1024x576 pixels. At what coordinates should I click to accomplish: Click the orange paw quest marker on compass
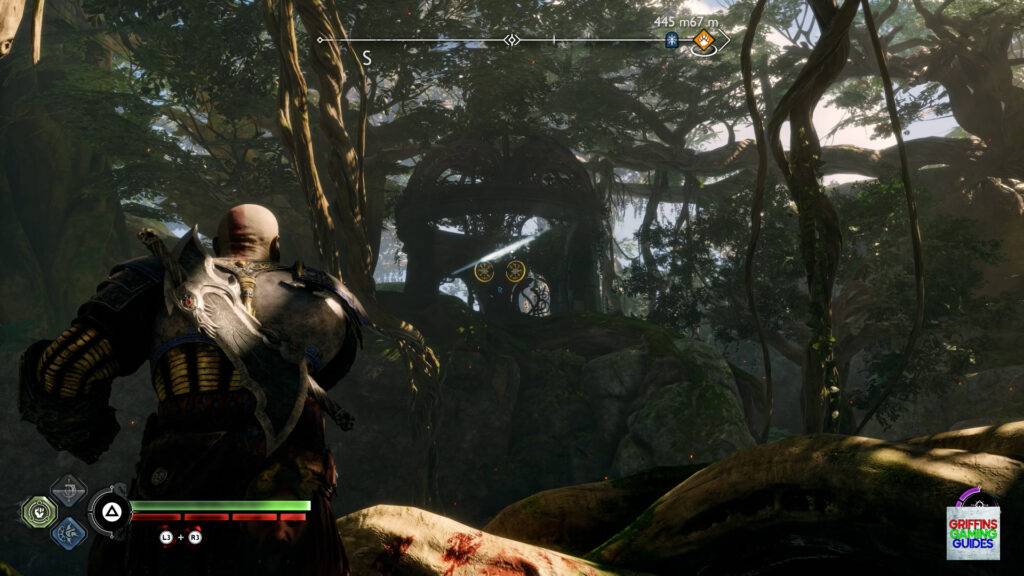(703, 40)
